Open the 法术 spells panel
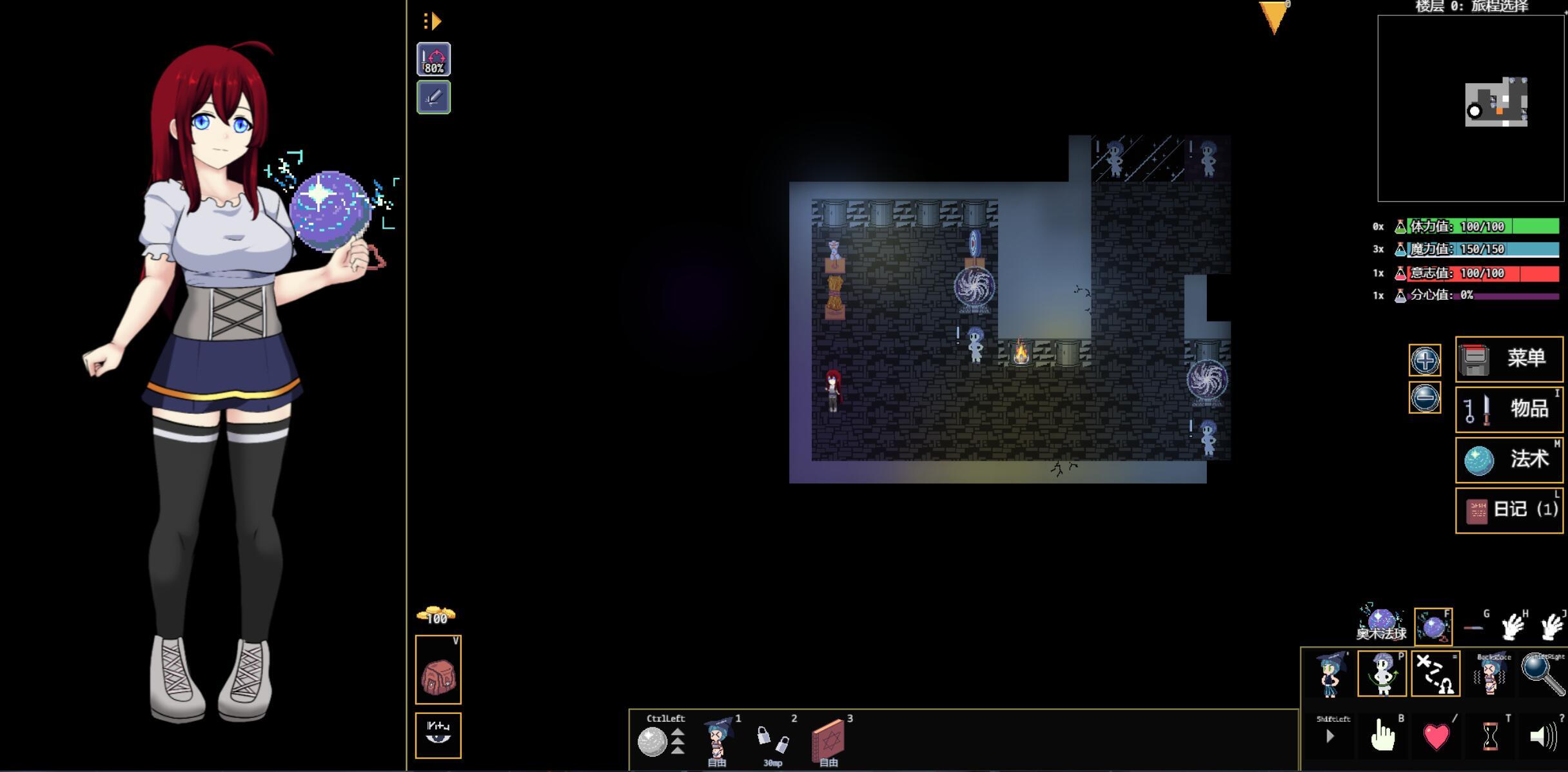 pos(1509,459)
